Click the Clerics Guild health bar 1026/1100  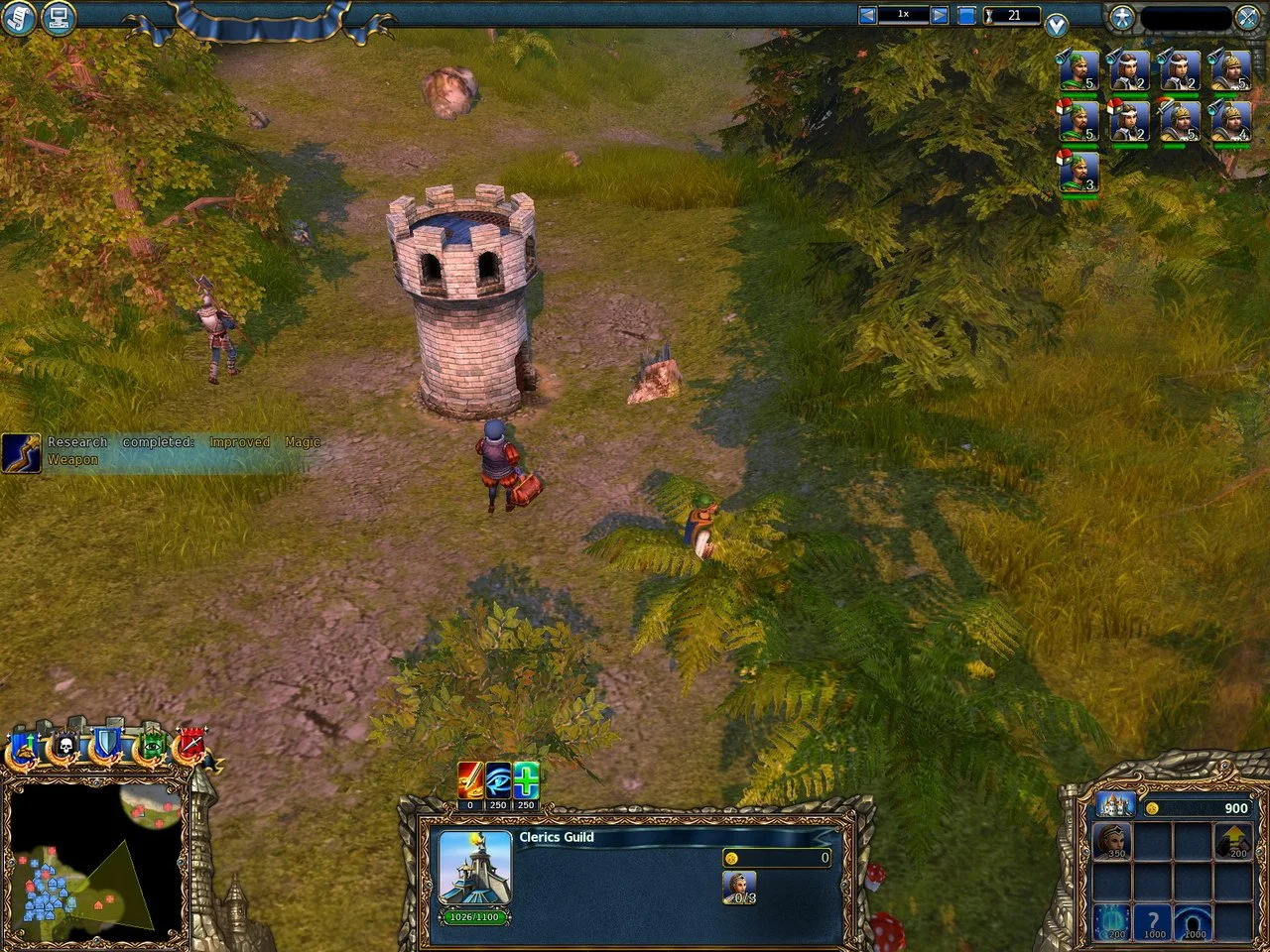point(474,918)
